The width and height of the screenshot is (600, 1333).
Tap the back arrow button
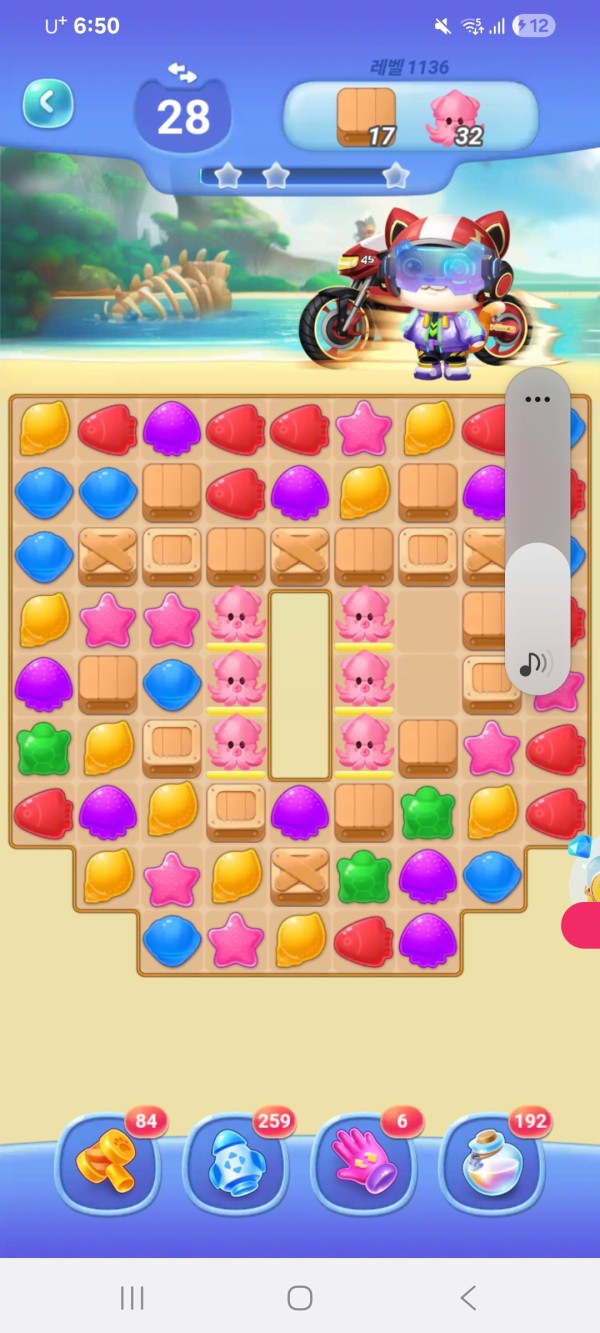pyautogui.click(x=47, y=103)
